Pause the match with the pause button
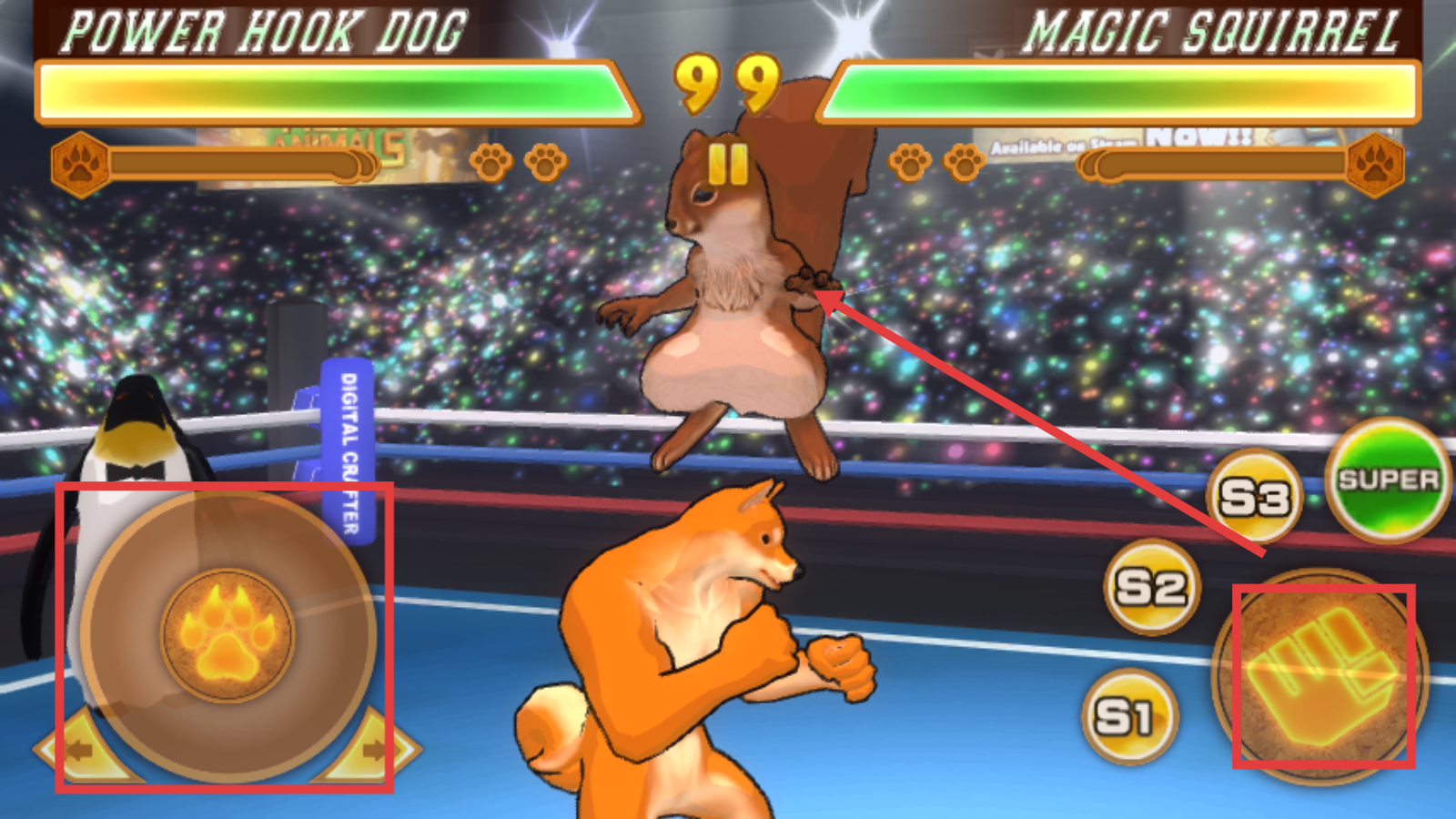Screen dimensions: 1456x819 click(x=728, y=165)
